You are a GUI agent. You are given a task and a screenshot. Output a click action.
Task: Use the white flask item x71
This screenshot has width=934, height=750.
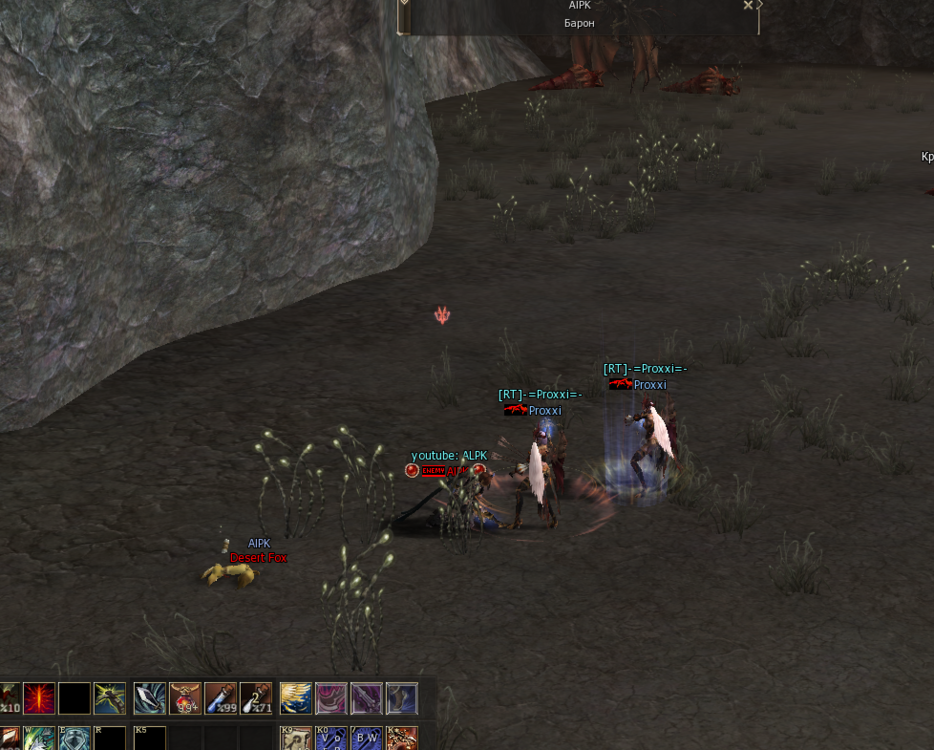point(256,697)
